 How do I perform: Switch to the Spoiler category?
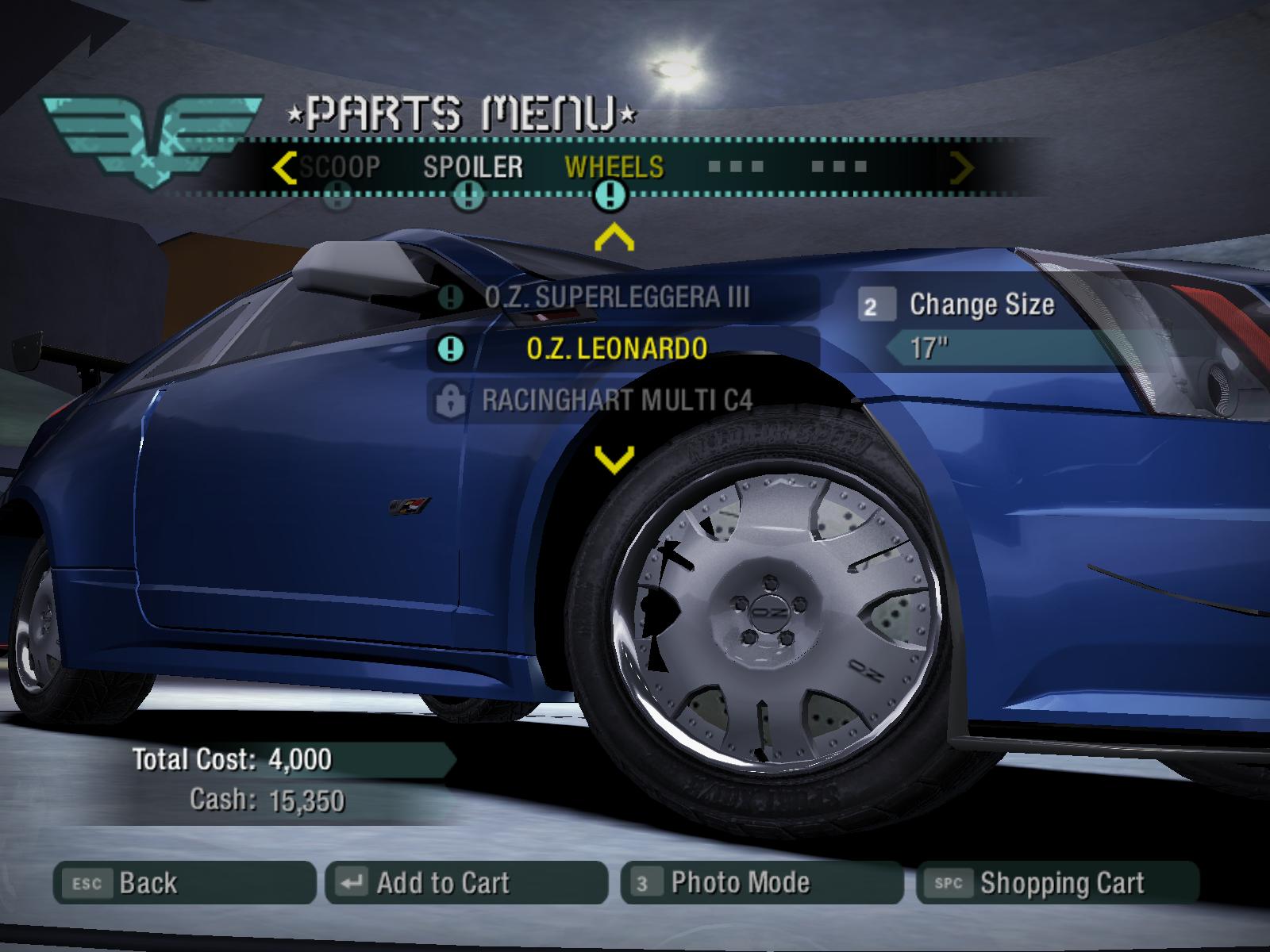(x=472, y=167)
